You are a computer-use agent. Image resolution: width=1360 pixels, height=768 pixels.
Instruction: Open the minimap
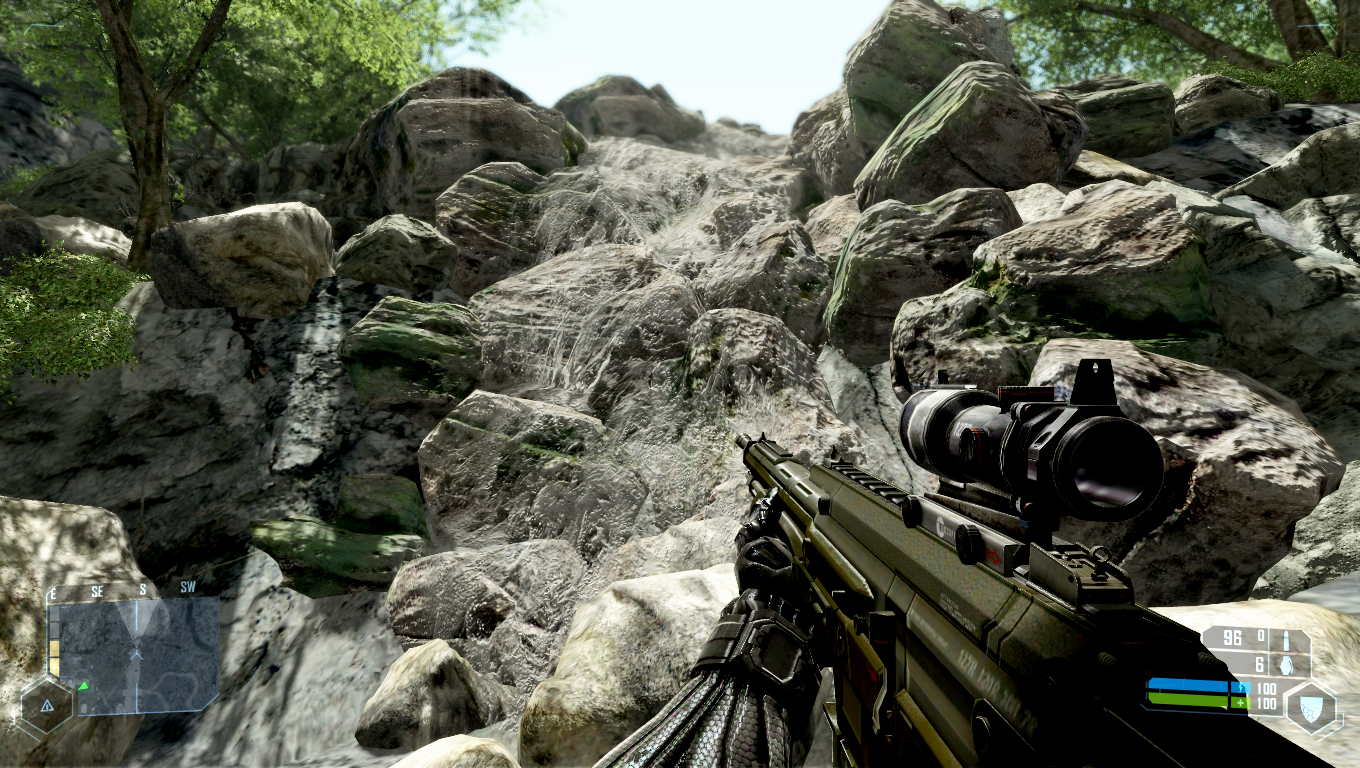[x=135, y=655]
